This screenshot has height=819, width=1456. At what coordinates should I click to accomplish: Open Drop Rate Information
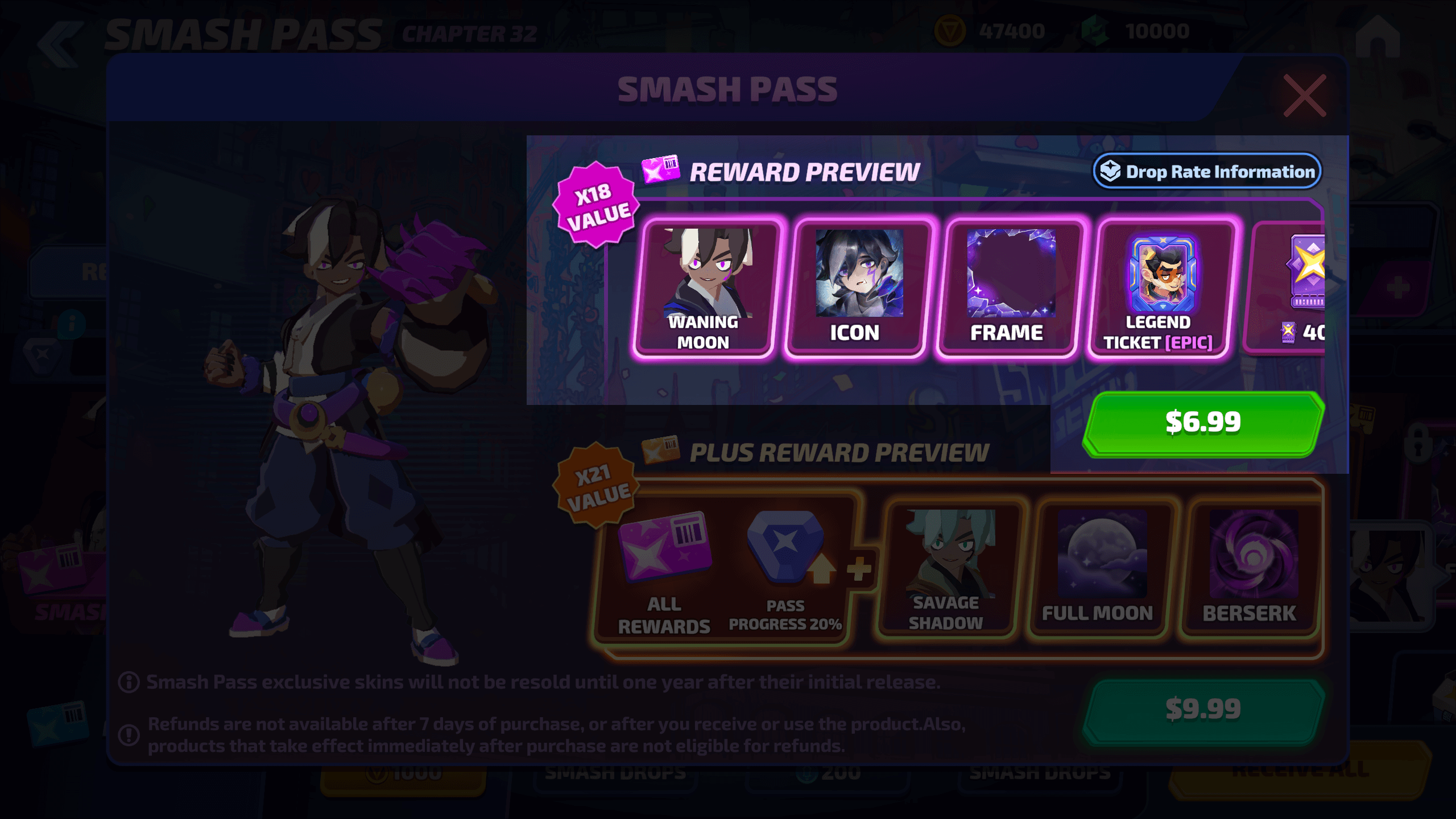click(1207, 171)
